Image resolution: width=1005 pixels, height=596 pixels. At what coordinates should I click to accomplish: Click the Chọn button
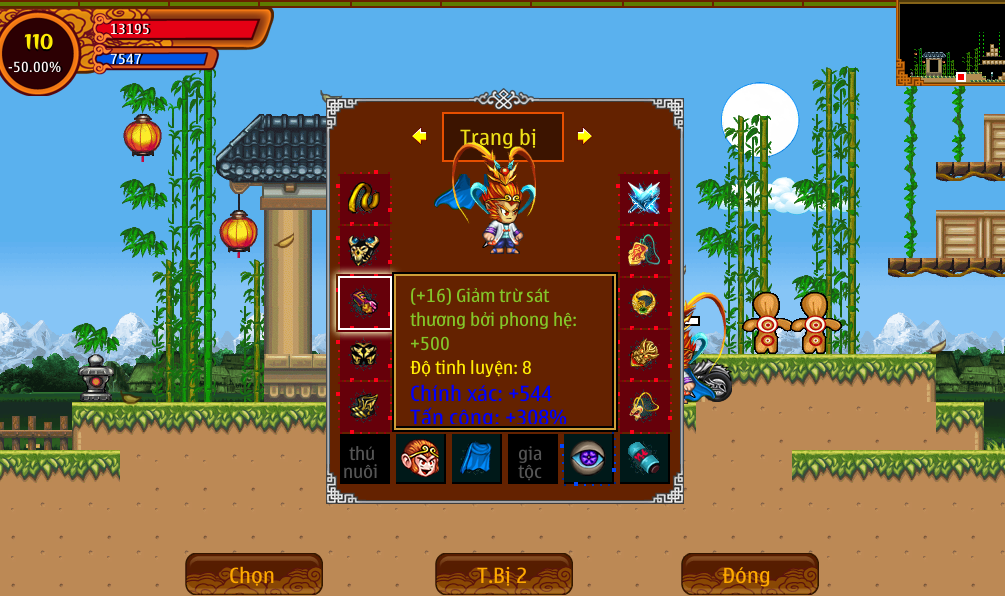pos(253,575)
